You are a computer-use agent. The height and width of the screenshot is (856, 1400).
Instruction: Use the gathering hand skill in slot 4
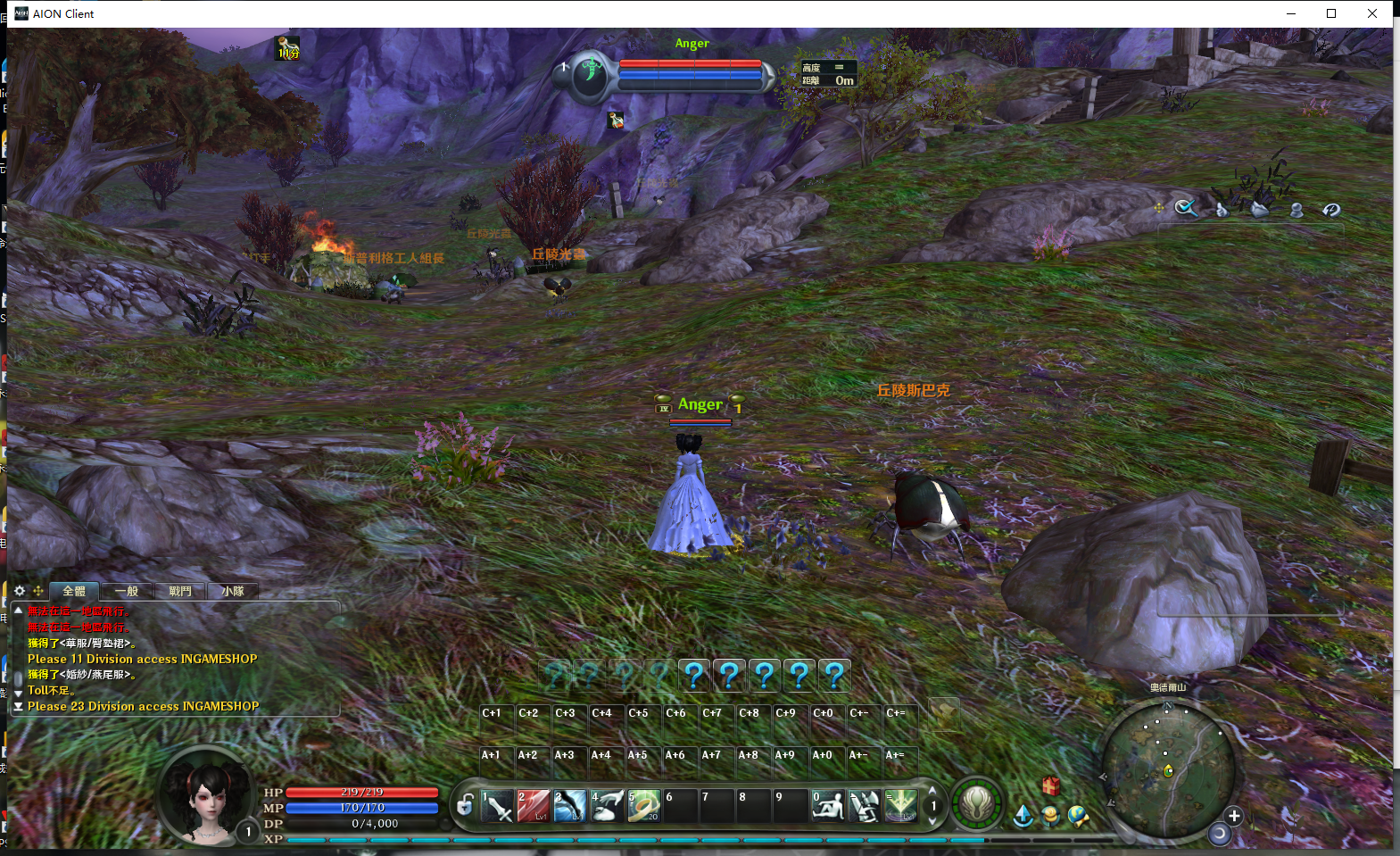tap(607, 806)
